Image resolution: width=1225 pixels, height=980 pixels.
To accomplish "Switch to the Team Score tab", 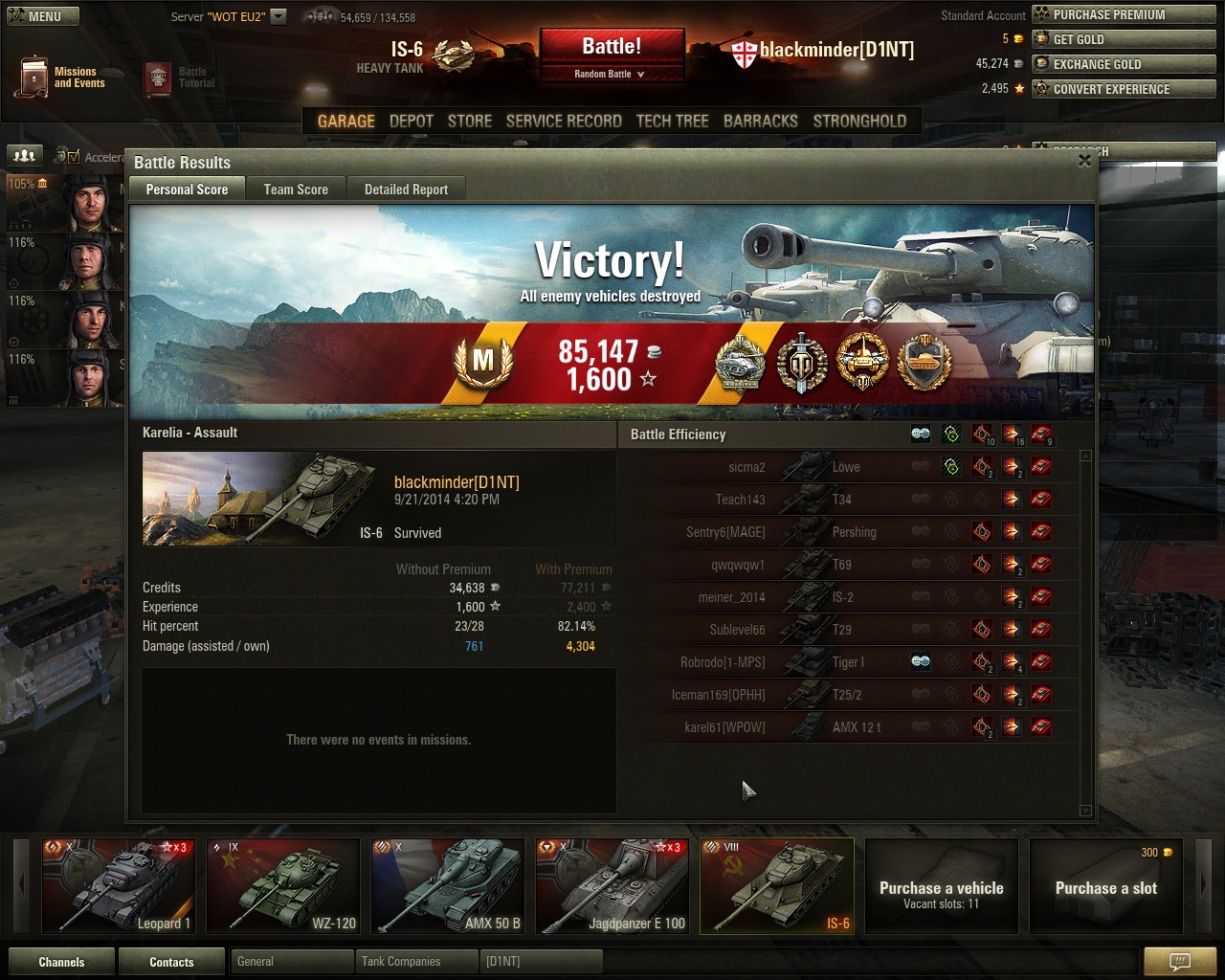I will tap(295, 189).
